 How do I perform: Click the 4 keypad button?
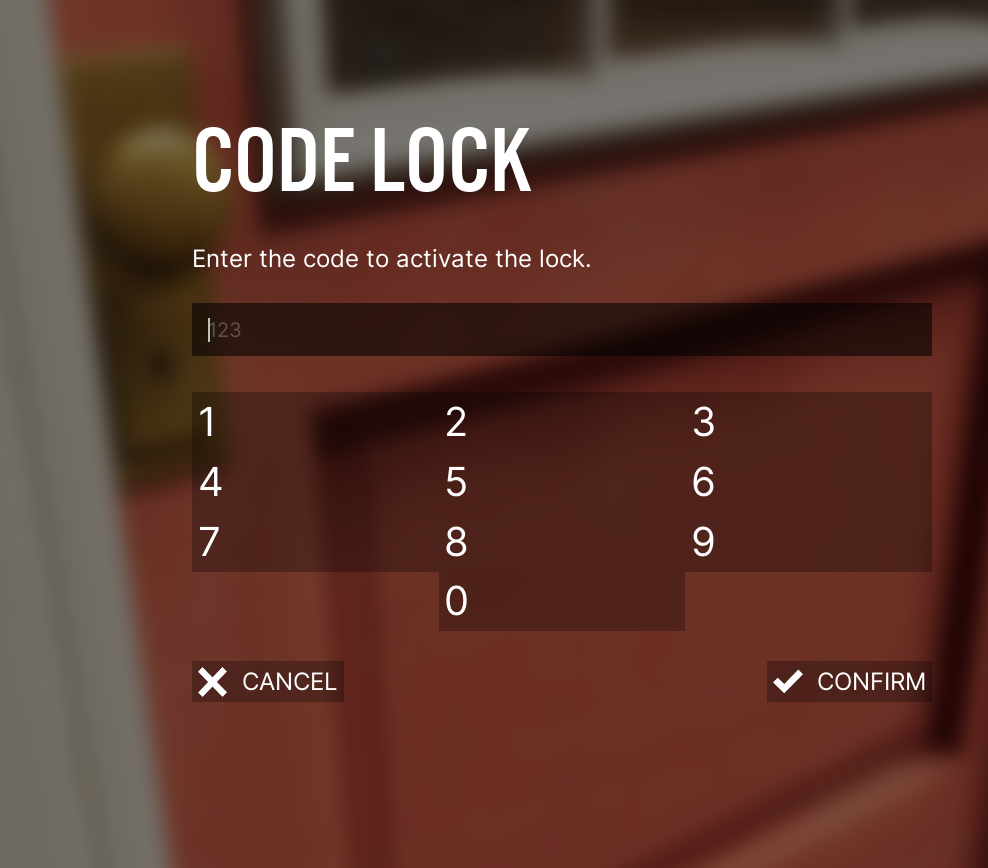tap(314, 482)
